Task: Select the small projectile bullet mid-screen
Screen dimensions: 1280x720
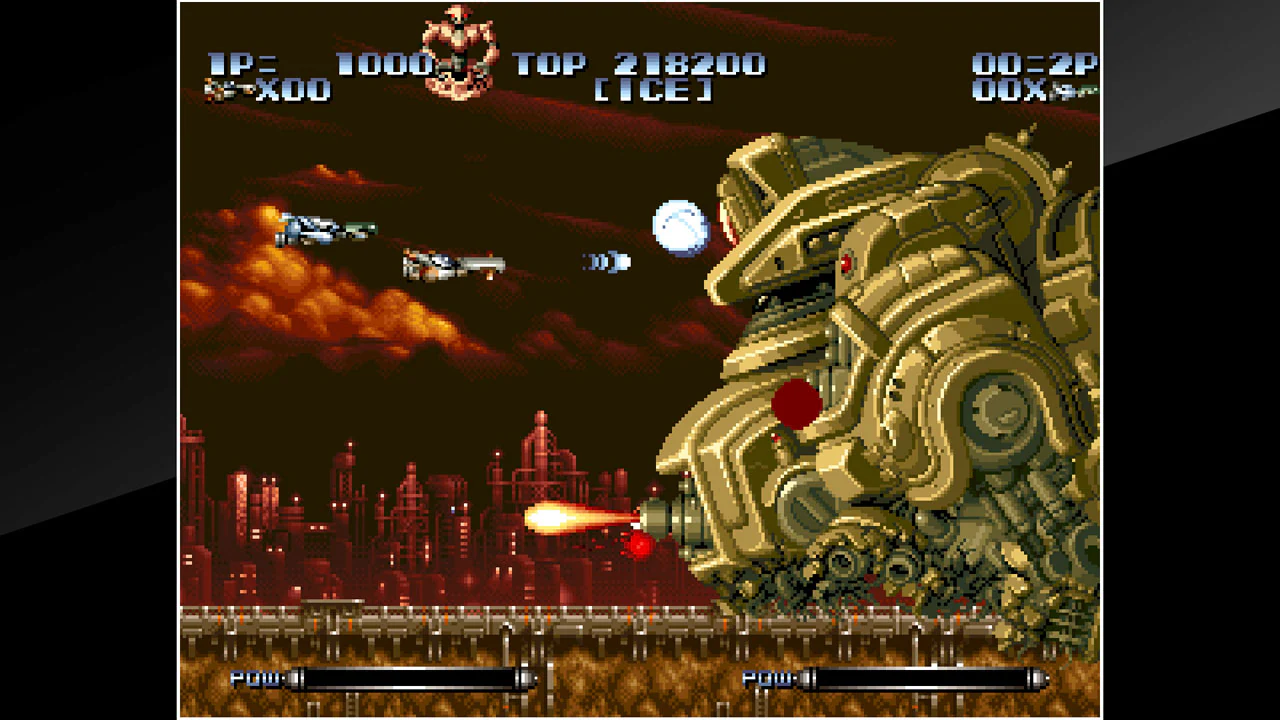Action: point(606,262)
